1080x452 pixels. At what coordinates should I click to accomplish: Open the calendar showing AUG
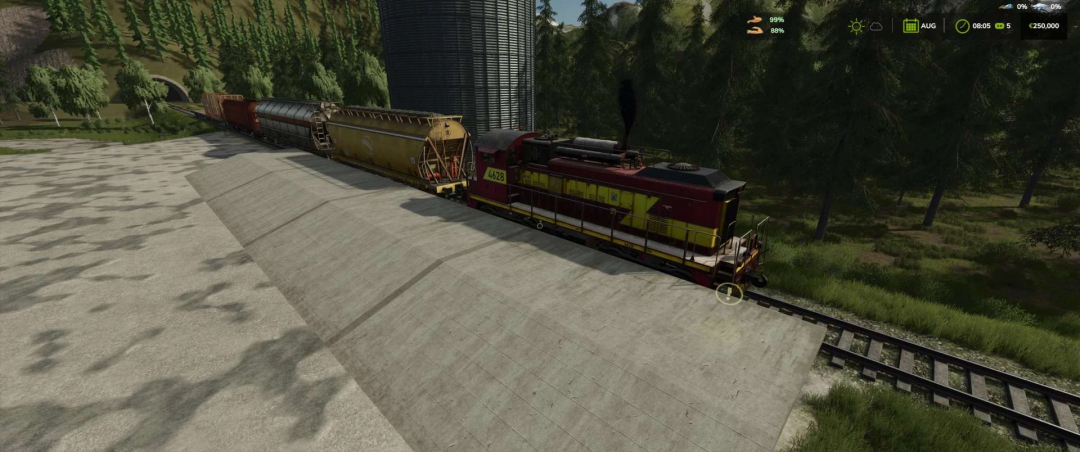(911, 26)
